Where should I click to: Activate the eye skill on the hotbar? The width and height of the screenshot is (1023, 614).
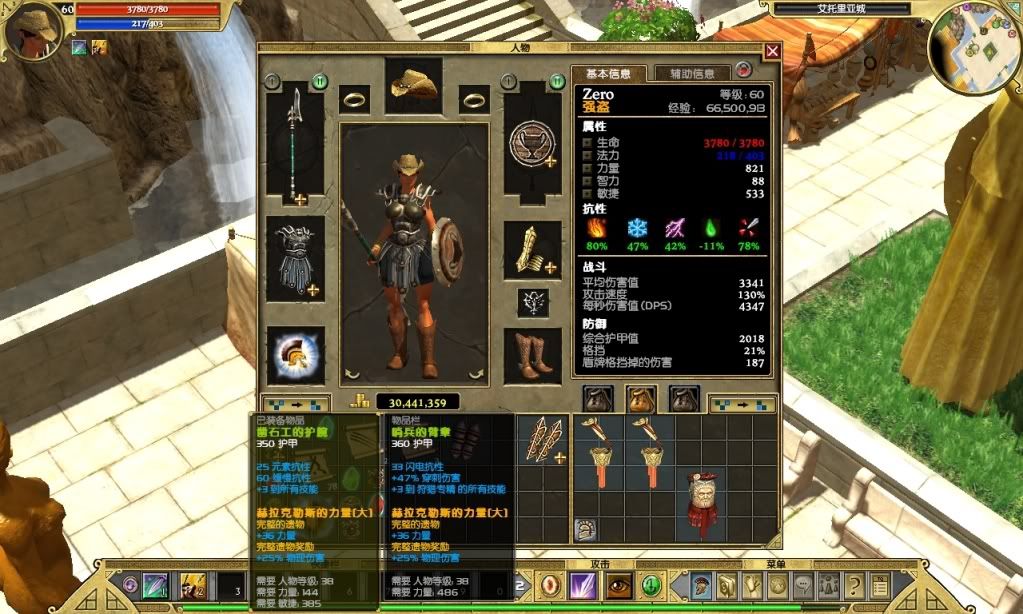point(617,586)
